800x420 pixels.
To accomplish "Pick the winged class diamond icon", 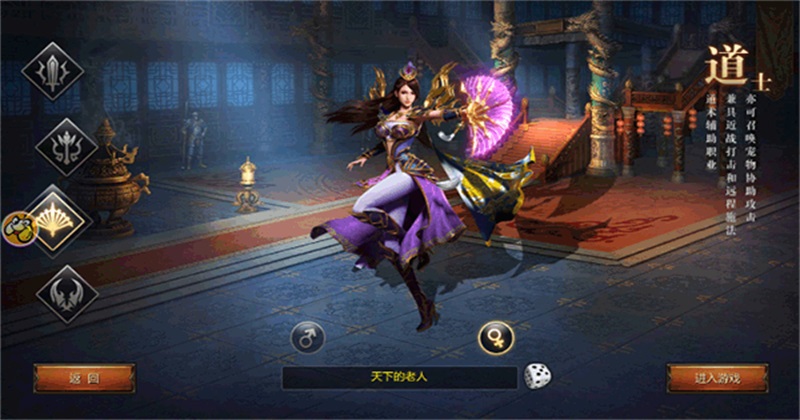I will coord(66,294).
